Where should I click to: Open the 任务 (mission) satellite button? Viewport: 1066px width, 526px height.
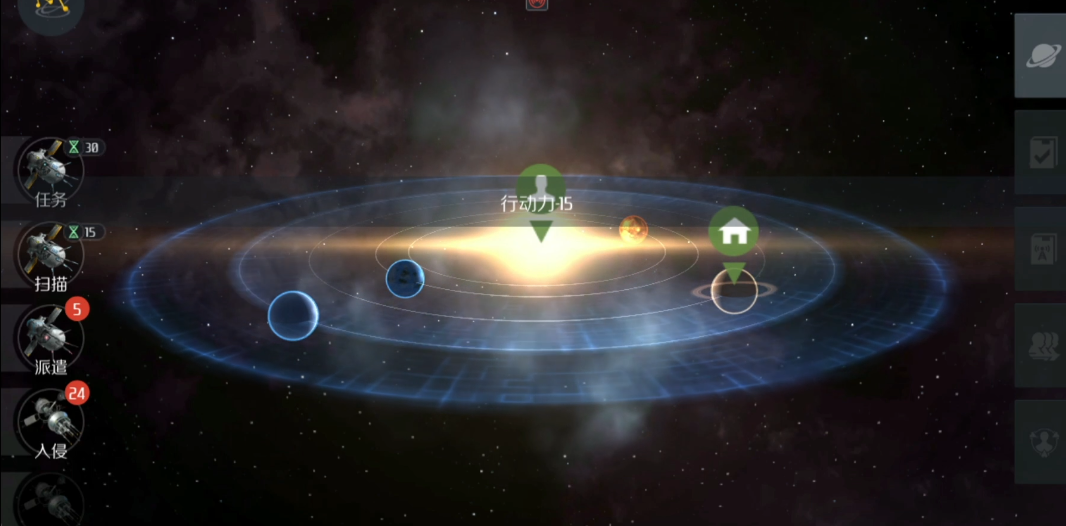click(50, 170)
